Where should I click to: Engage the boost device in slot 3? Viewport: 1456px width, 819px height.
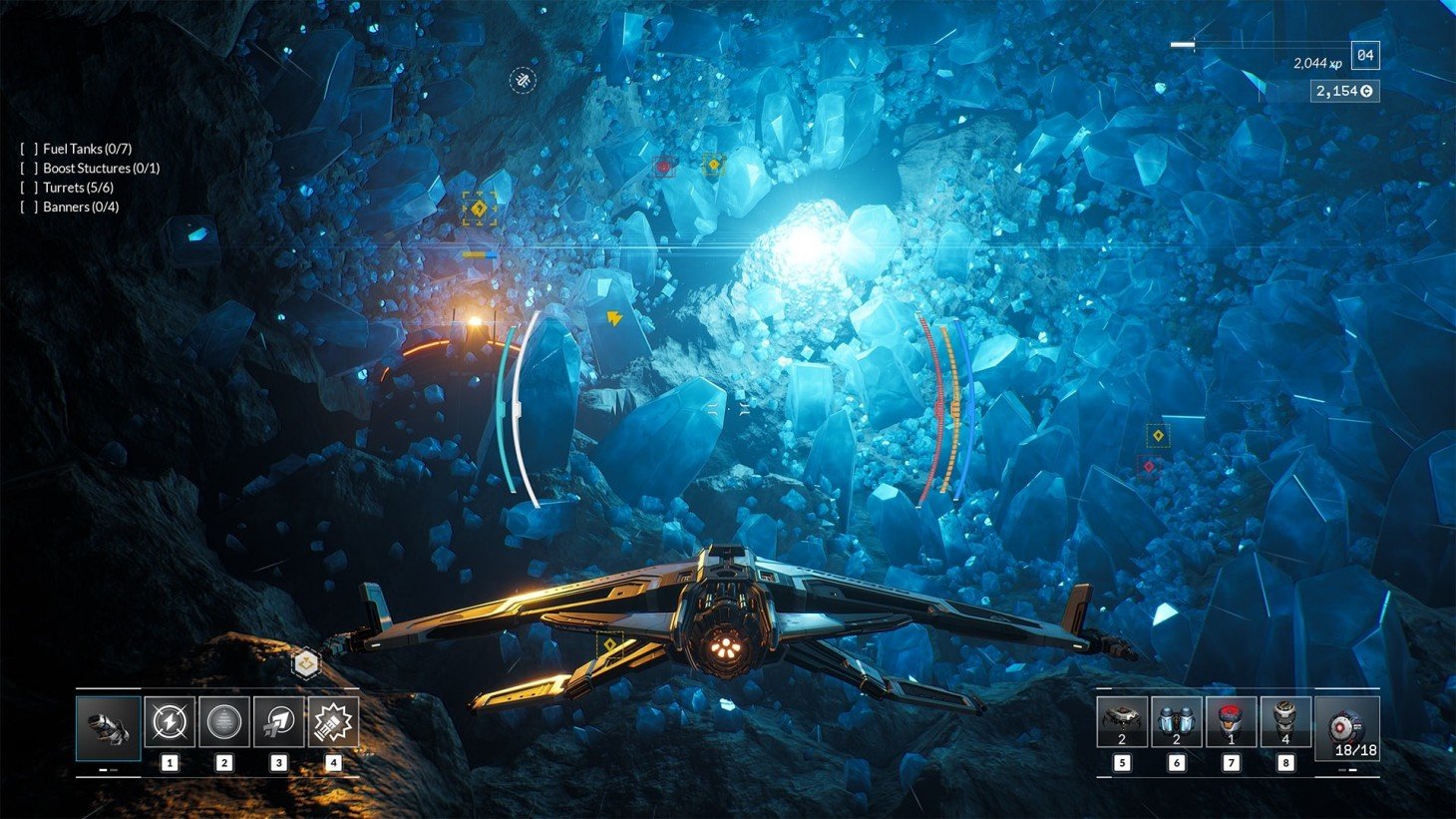(278, 723)
